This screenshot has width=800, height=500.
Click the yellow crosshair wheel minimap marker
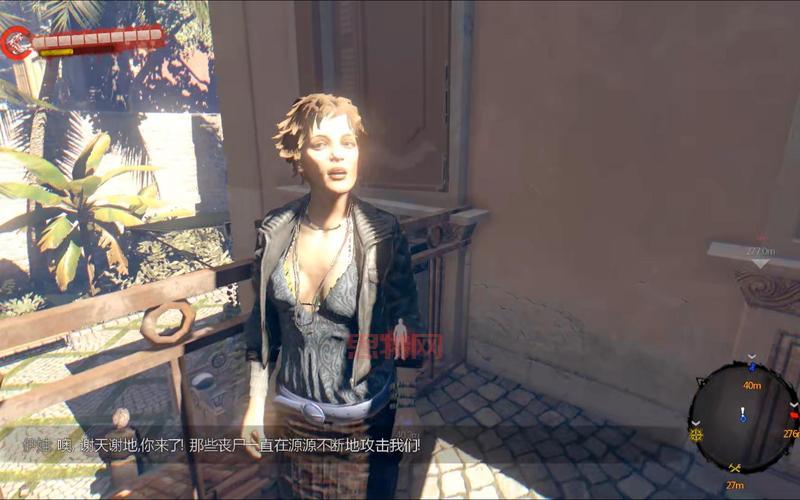coord(696,434)
